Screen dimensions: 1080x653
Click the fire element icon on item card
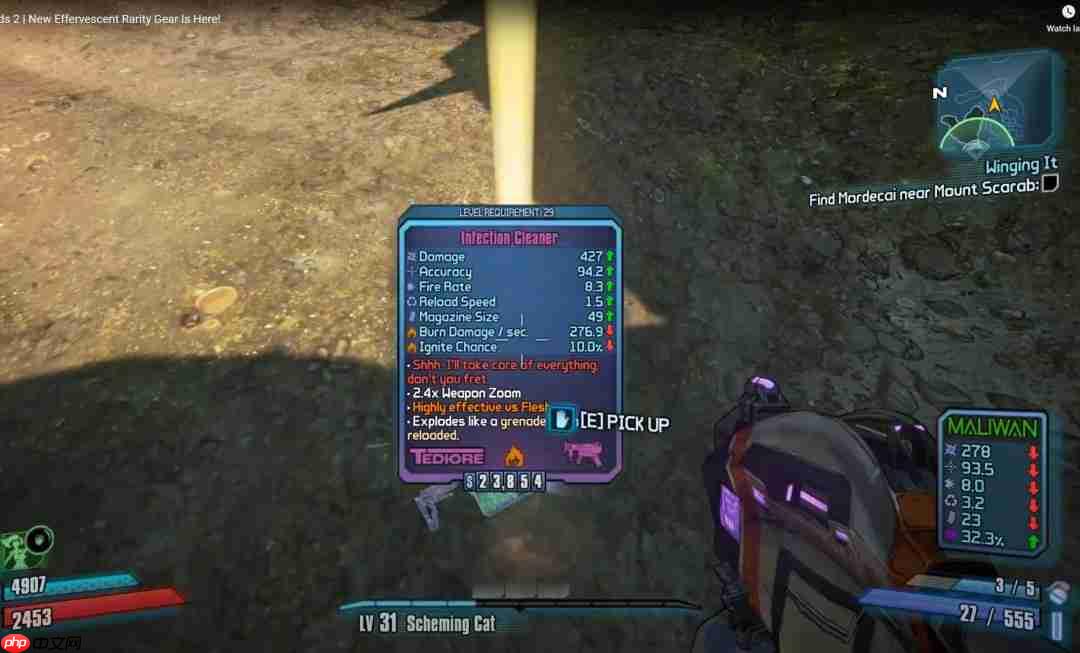tap(514, 457)
